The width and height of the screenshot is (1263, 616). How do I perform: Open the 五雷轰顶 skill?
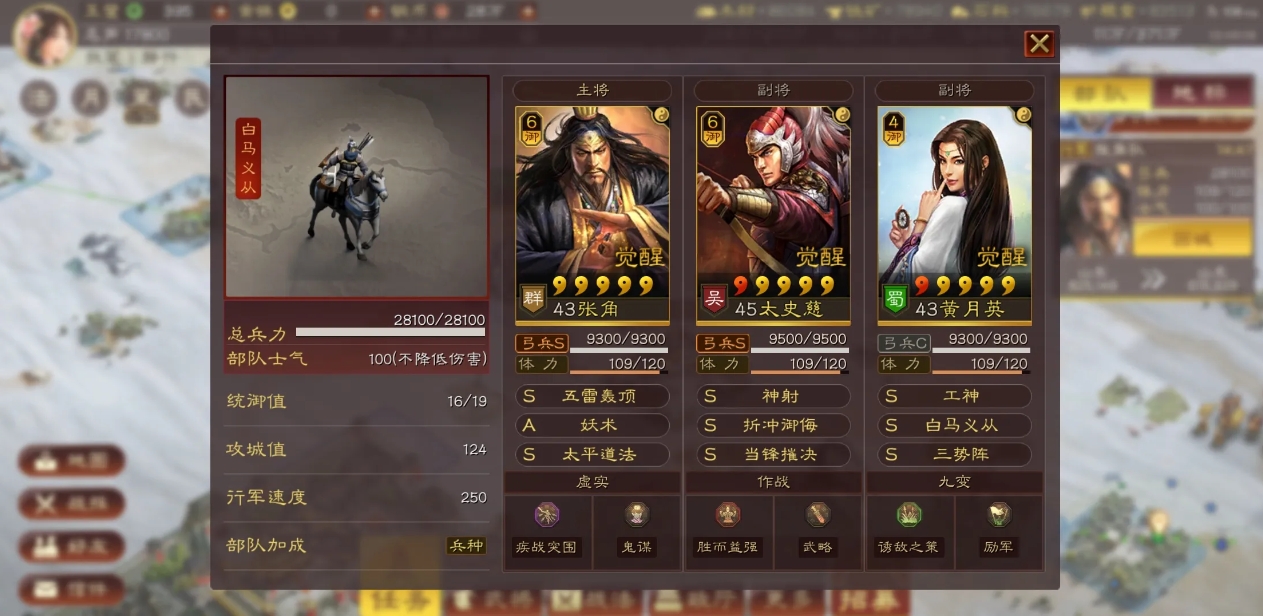[x=592, y=396]
